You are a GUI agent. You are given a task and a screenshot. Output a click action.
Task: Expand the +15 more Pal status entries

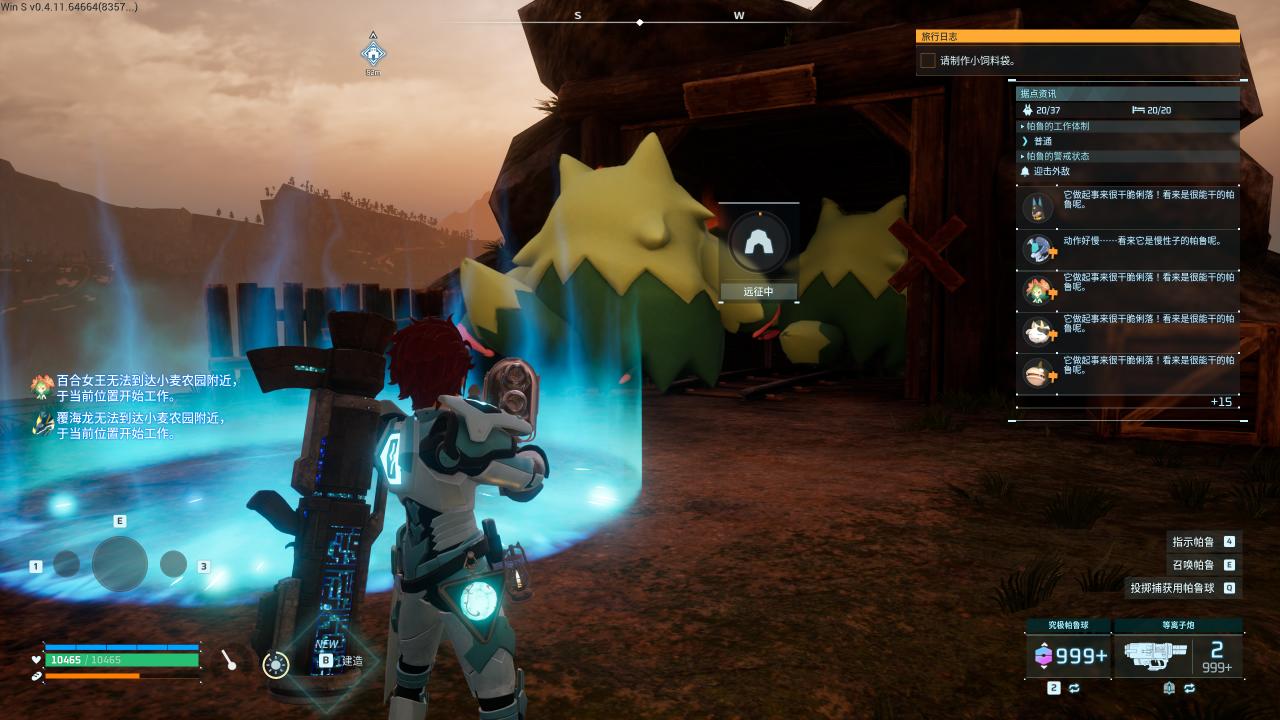(x=1220, y=402)
